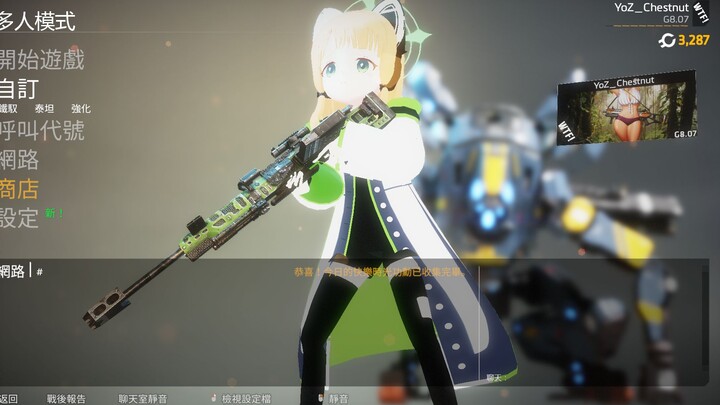Select 開始遊戲 to start playing
The height and width of the screenshot is (405, 720).
click(41, 60)
